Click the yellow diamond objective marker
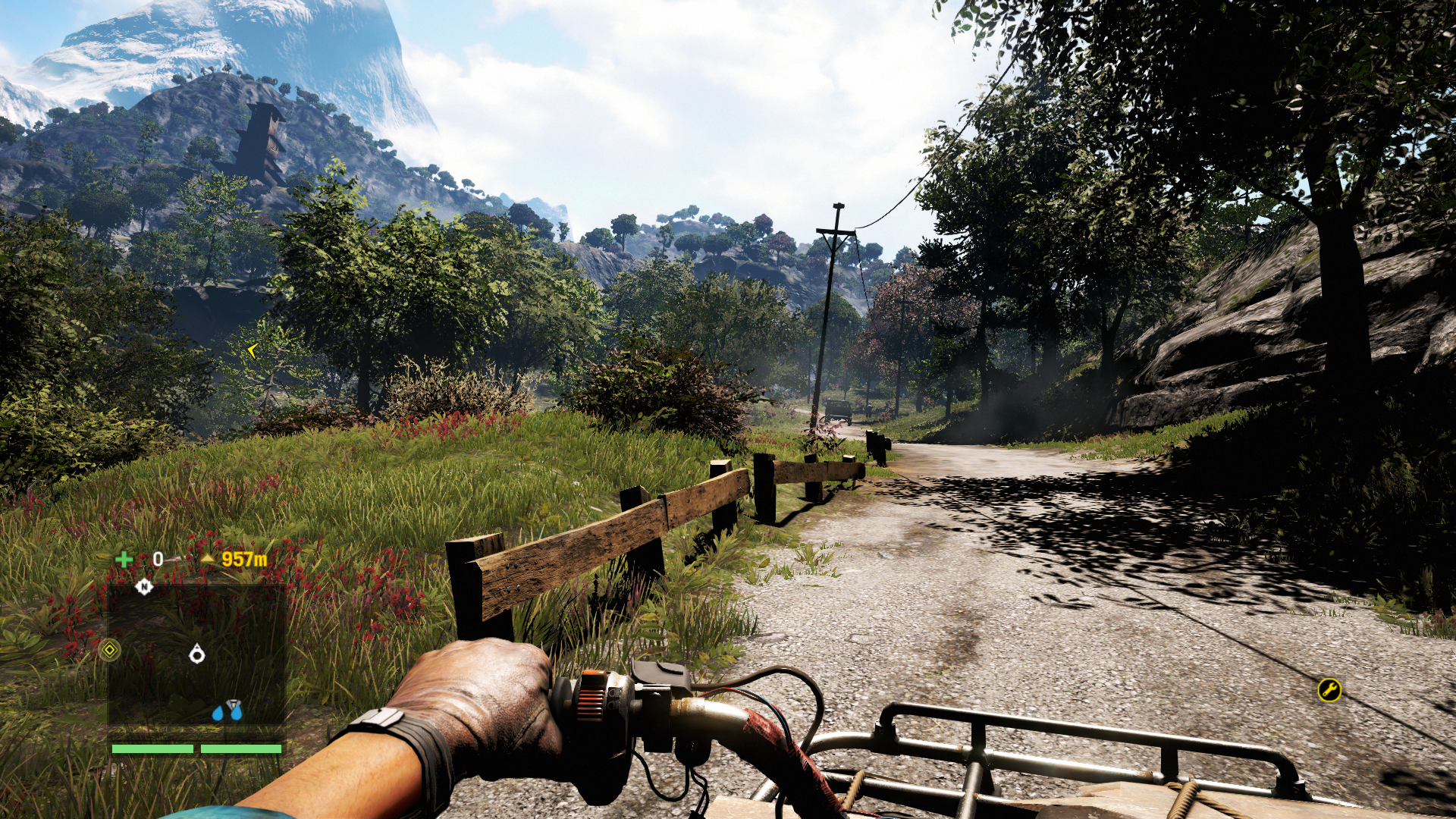Viewport: 1456px width, 819px height. click(110, 650)
